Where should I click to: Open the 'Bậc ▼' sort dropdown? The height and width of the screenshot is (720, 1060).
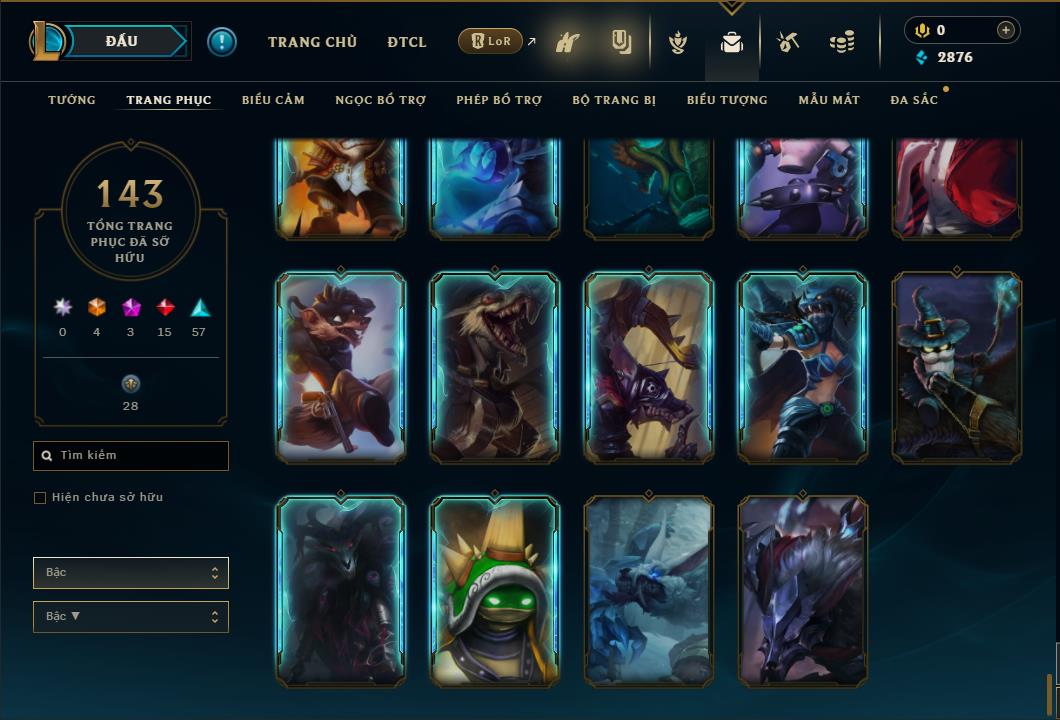131,617
